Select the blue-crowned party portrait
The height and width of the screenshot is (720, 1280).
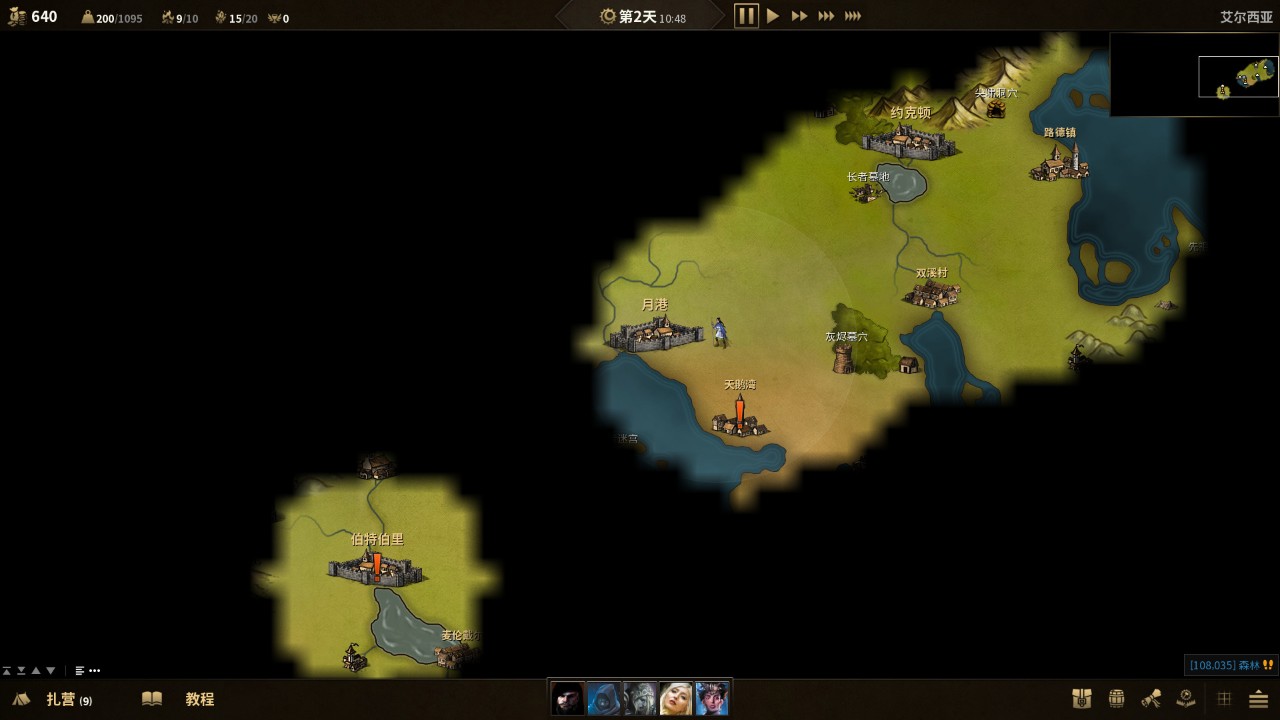pos(712,698)
